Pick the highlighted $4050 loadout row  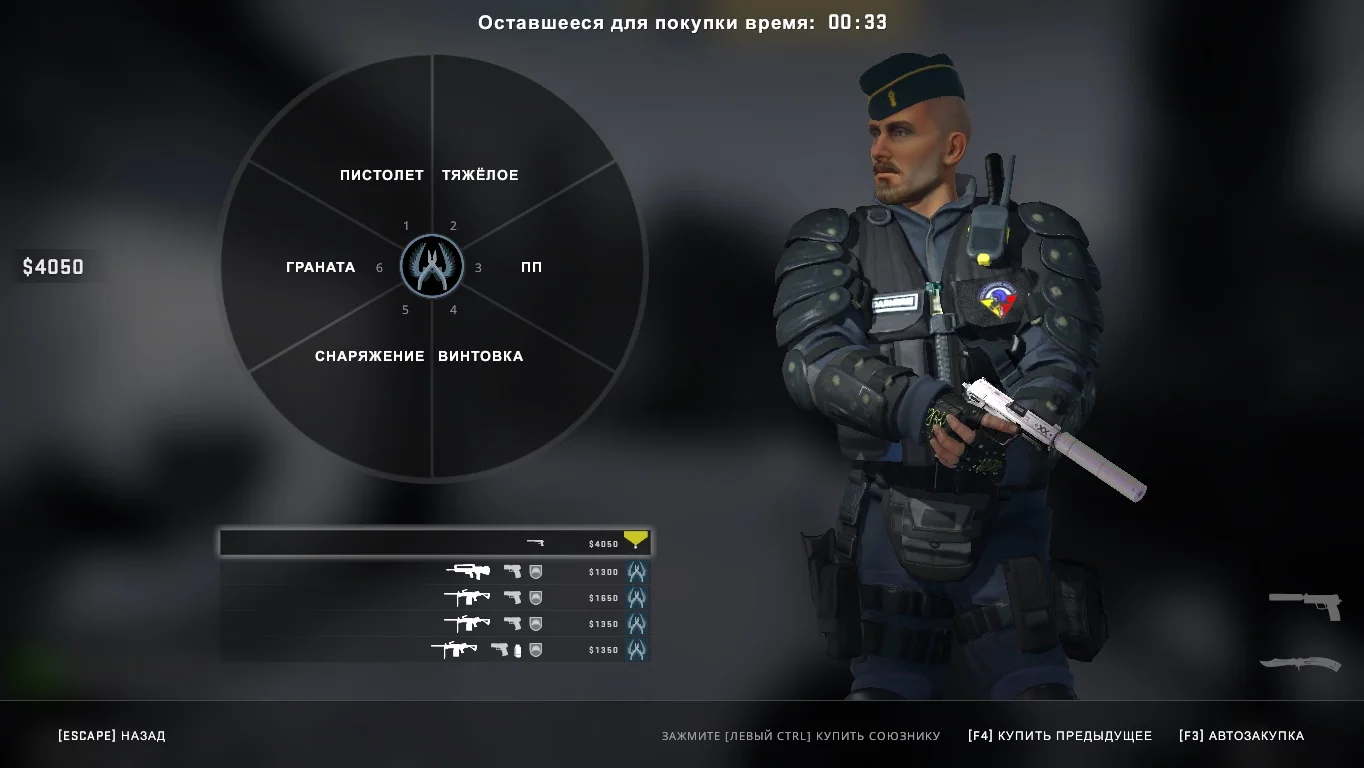coord(434,543)
